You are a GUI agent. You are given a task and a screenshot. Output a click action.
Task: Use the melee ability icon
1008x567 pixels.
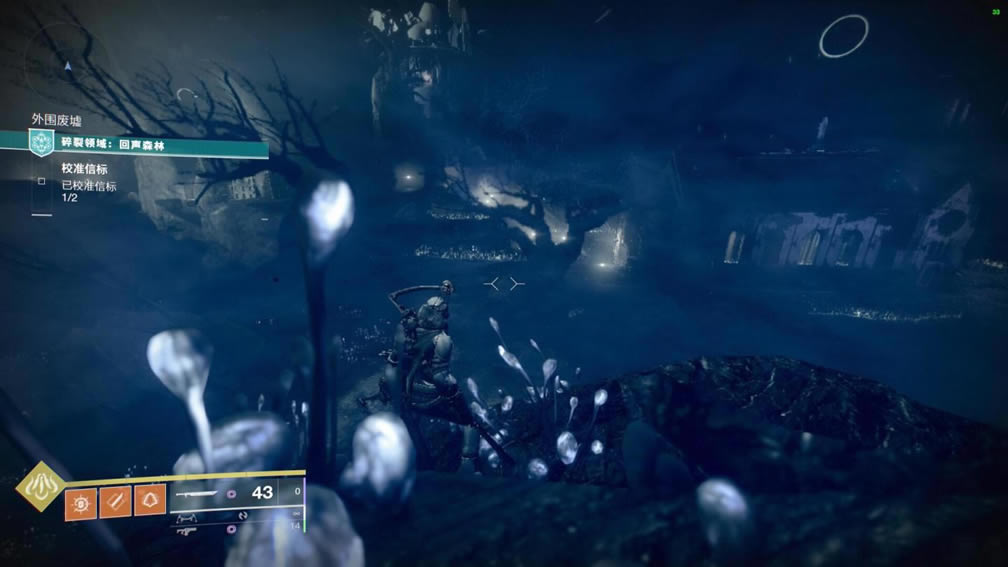click(x=115, y=500)
